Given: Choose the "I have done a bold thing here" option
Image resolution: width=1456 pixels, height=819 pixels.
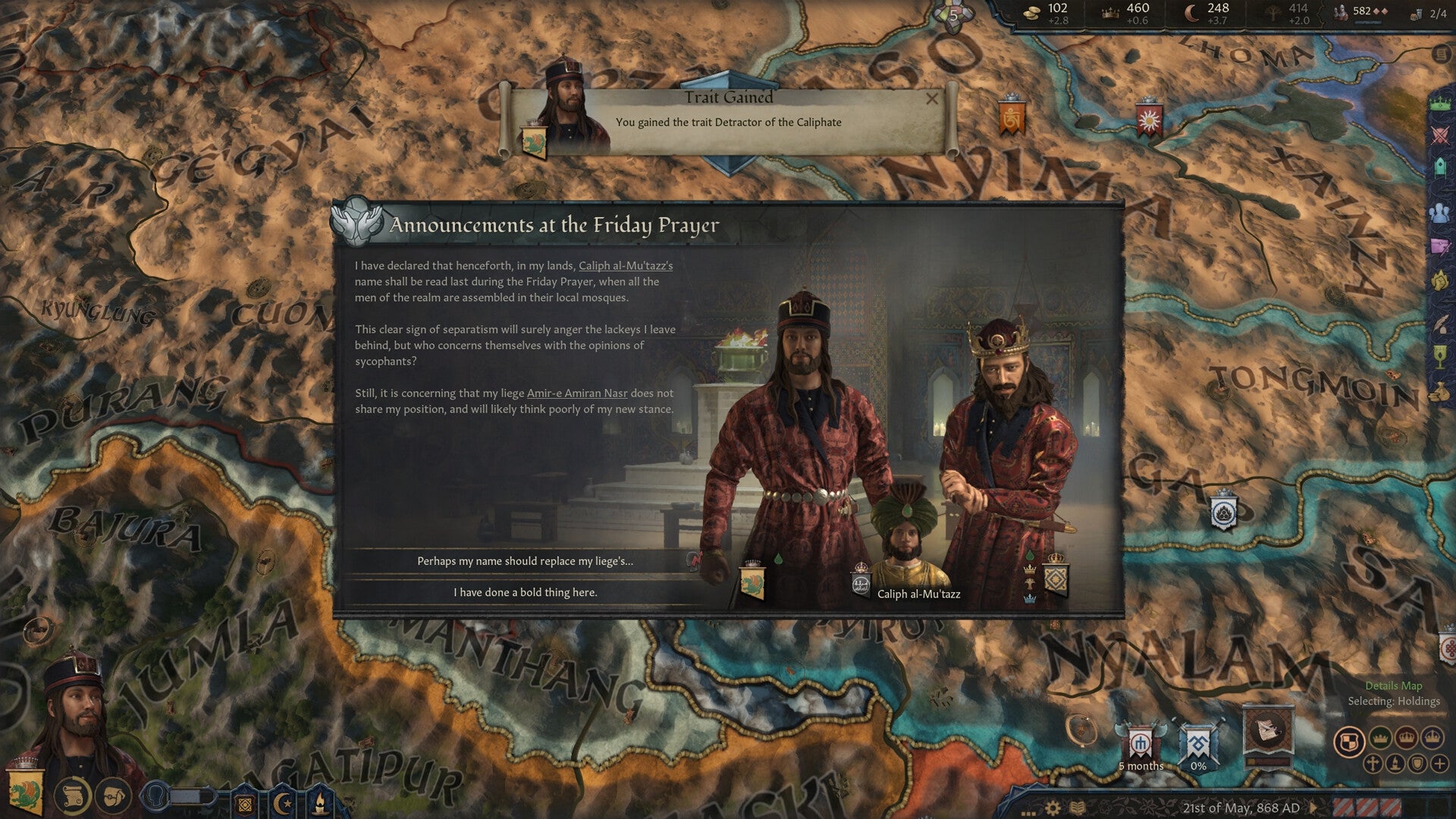Looking at the screenshot, I should pyautogui.click(x=526, y=592).
